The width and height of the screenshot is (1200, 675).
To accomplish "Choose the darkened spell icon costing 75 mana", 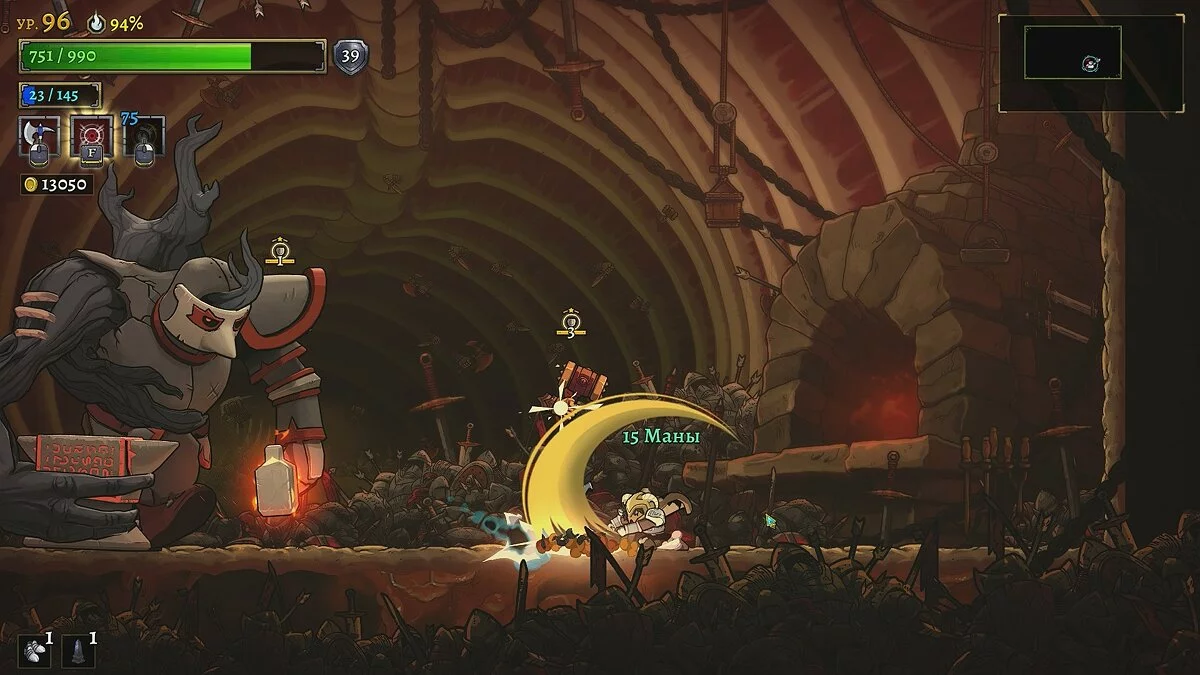I will [144, 137].
